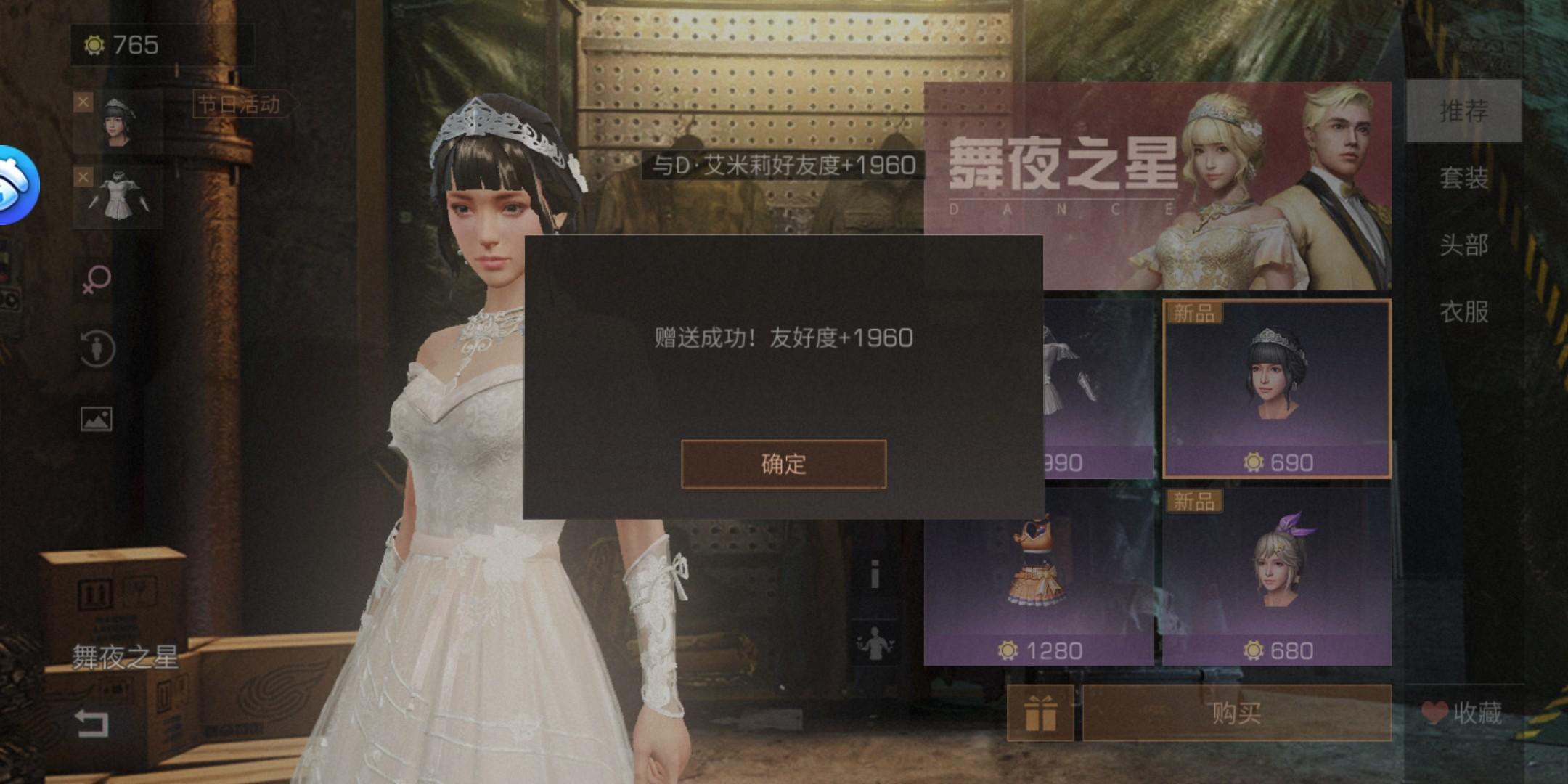
Task: Select the 衣服 tab
Action: [1464, 314]
